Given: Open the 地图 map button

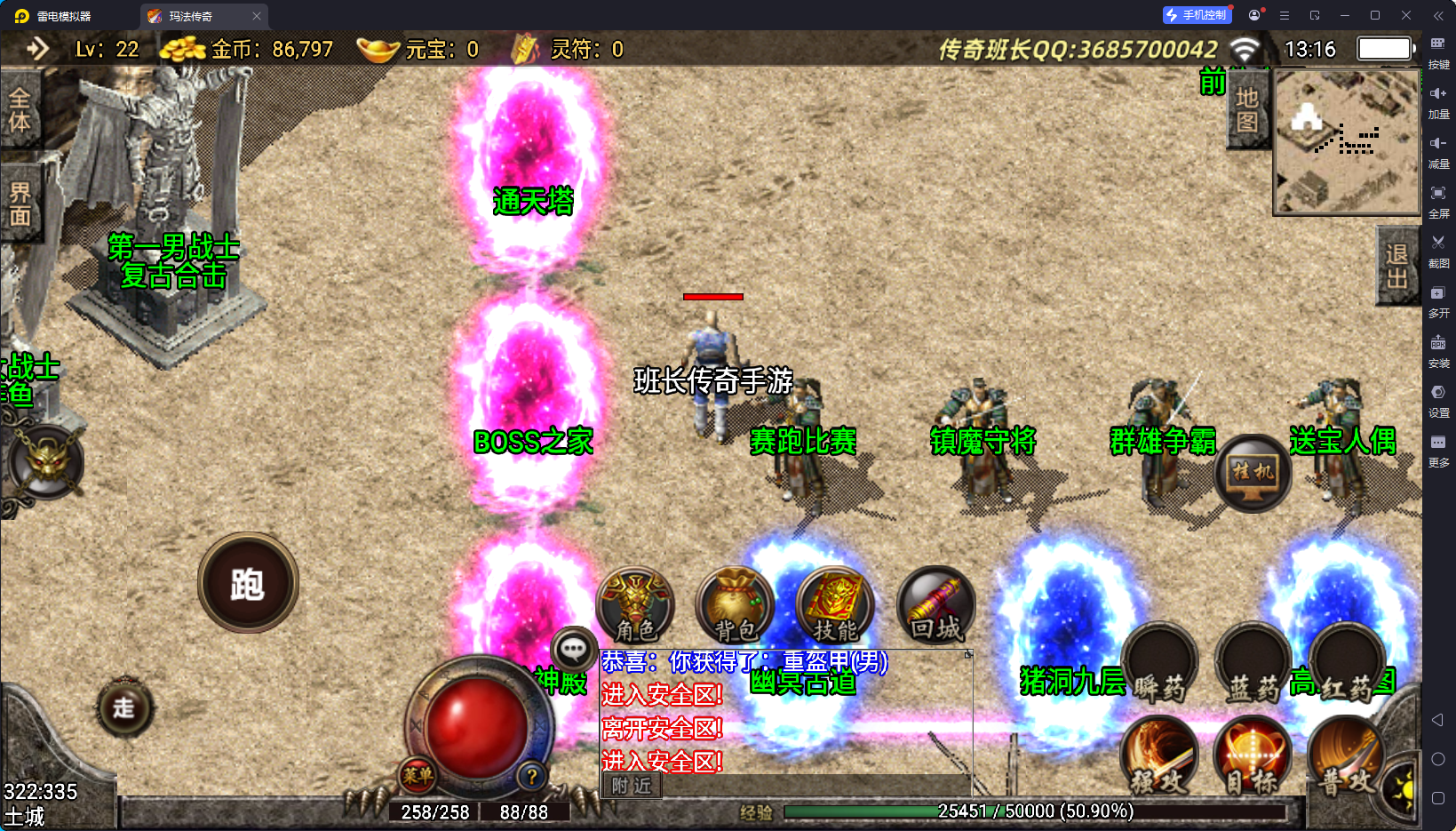Looking at the screenshot, I should tap(1247, 110).
